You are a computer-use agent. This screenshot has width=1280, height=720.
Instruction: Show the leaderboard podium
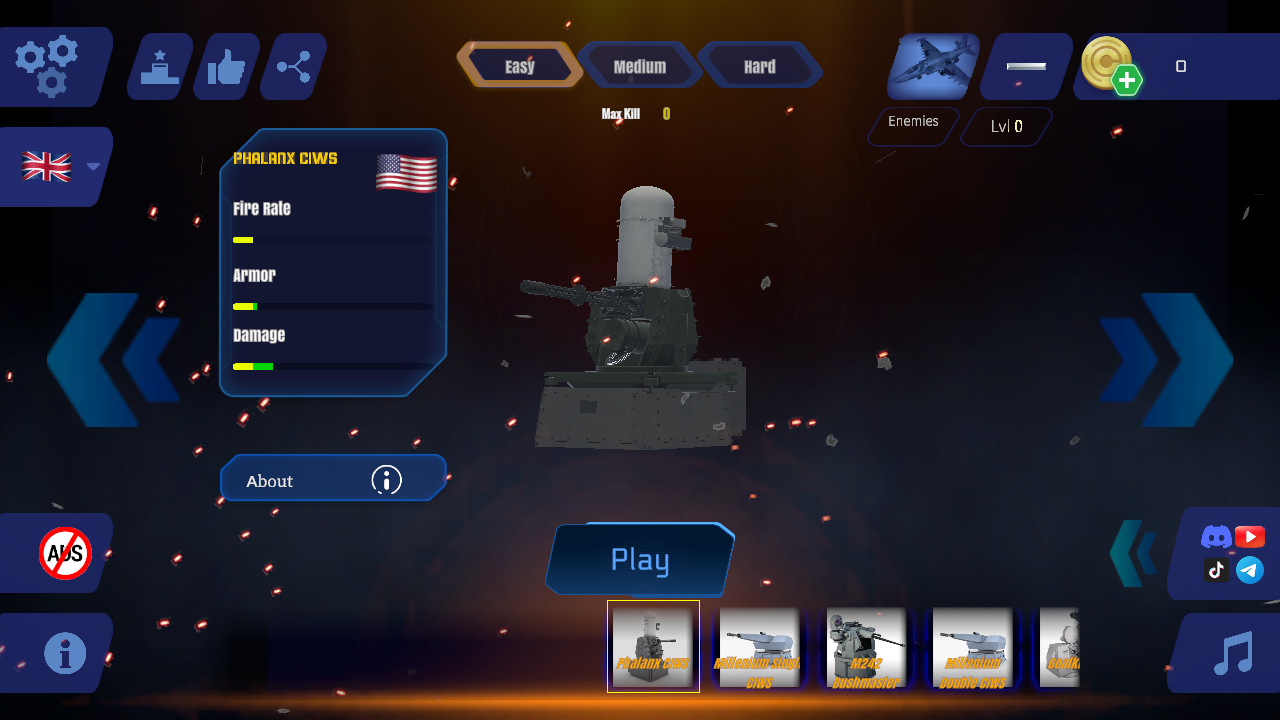(x=160, y=67)
